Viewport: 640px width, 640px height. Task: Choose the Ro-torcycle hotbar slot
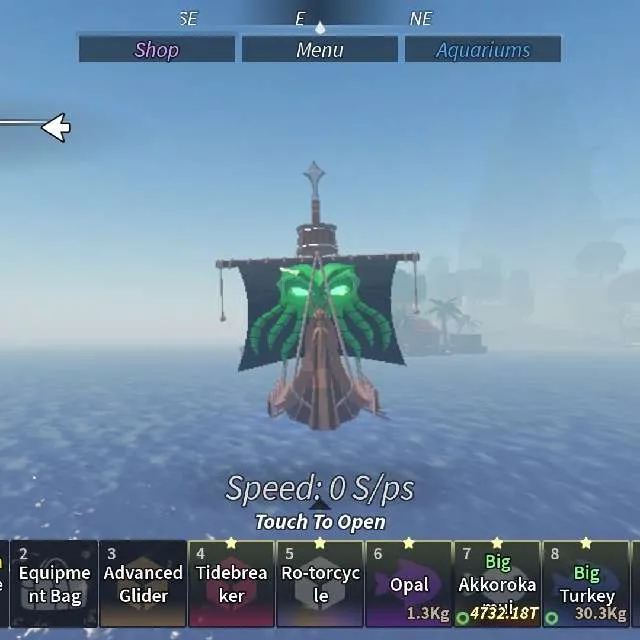pos(320,584)
